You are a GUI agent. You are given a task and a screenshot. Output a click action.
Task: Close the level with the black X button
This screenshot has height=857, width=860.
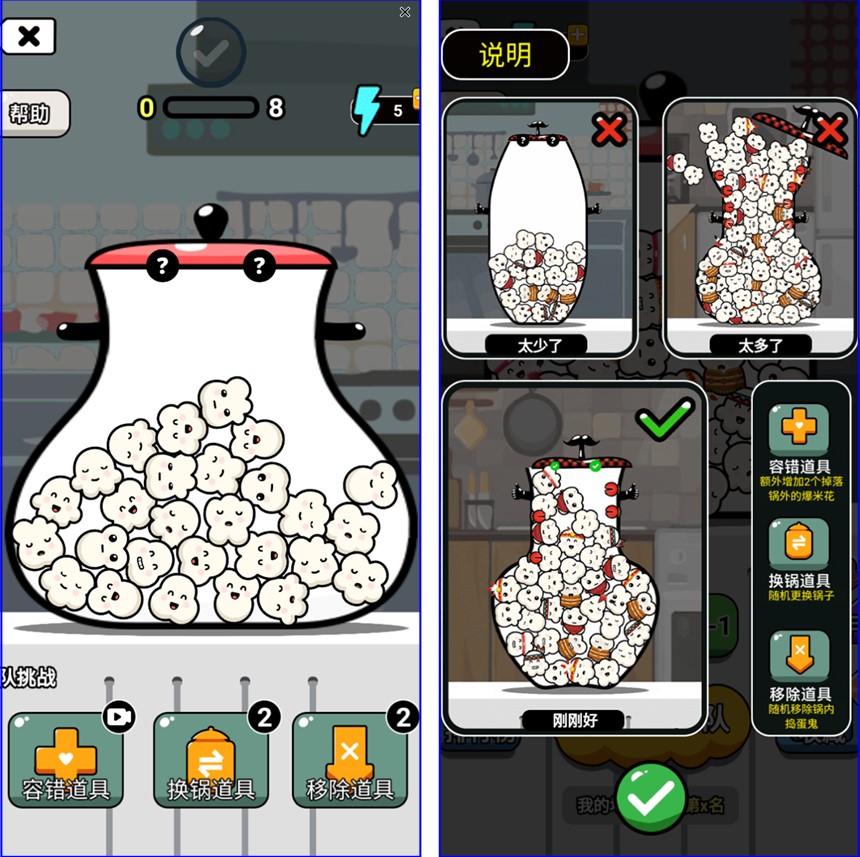pos(29,37)
